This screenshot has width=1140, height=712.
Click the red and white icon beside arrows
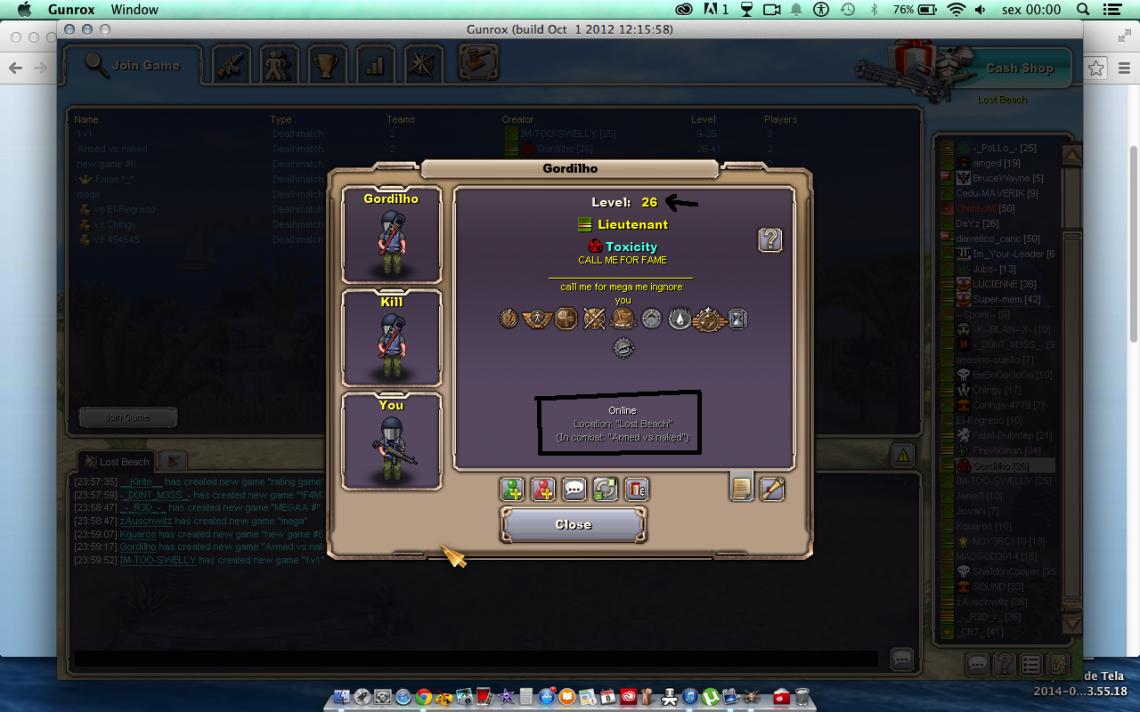click(x=636, y=489)
